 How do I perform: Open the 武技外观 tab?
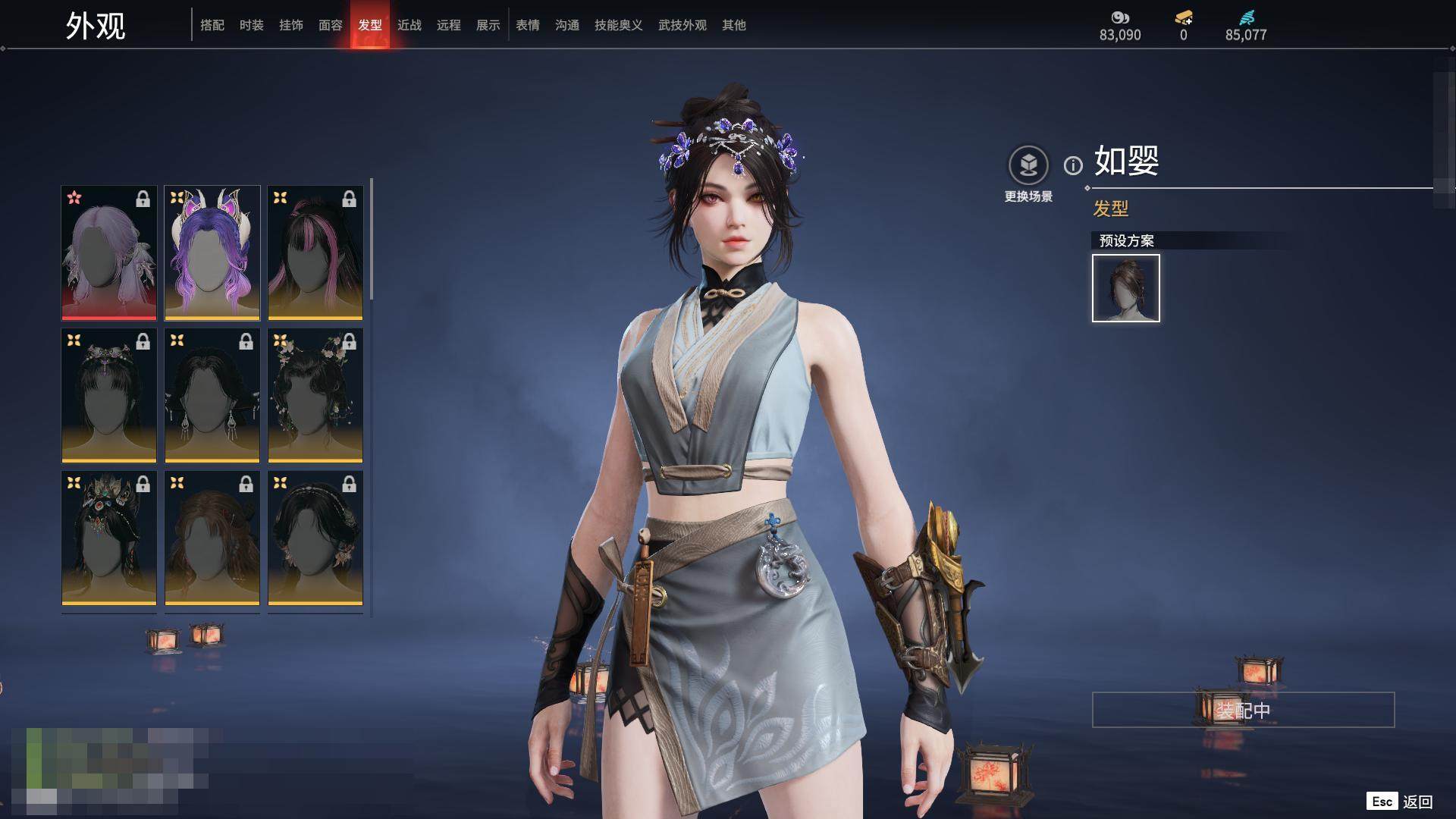tap(682, 25)
